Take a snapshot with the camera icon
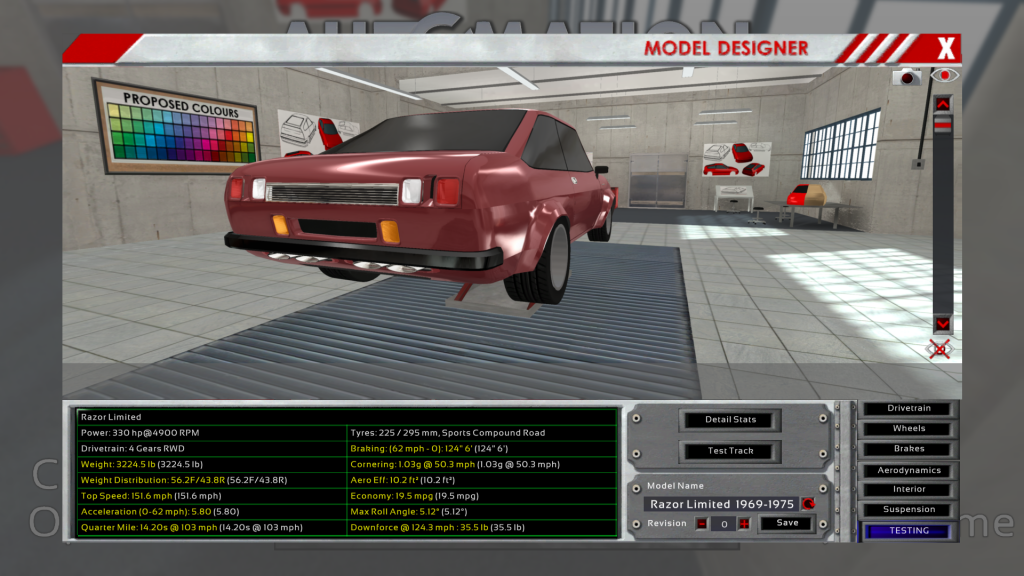Image resolution: width=1024 pixels, height=576 pixels. click(x=907, y=77)
